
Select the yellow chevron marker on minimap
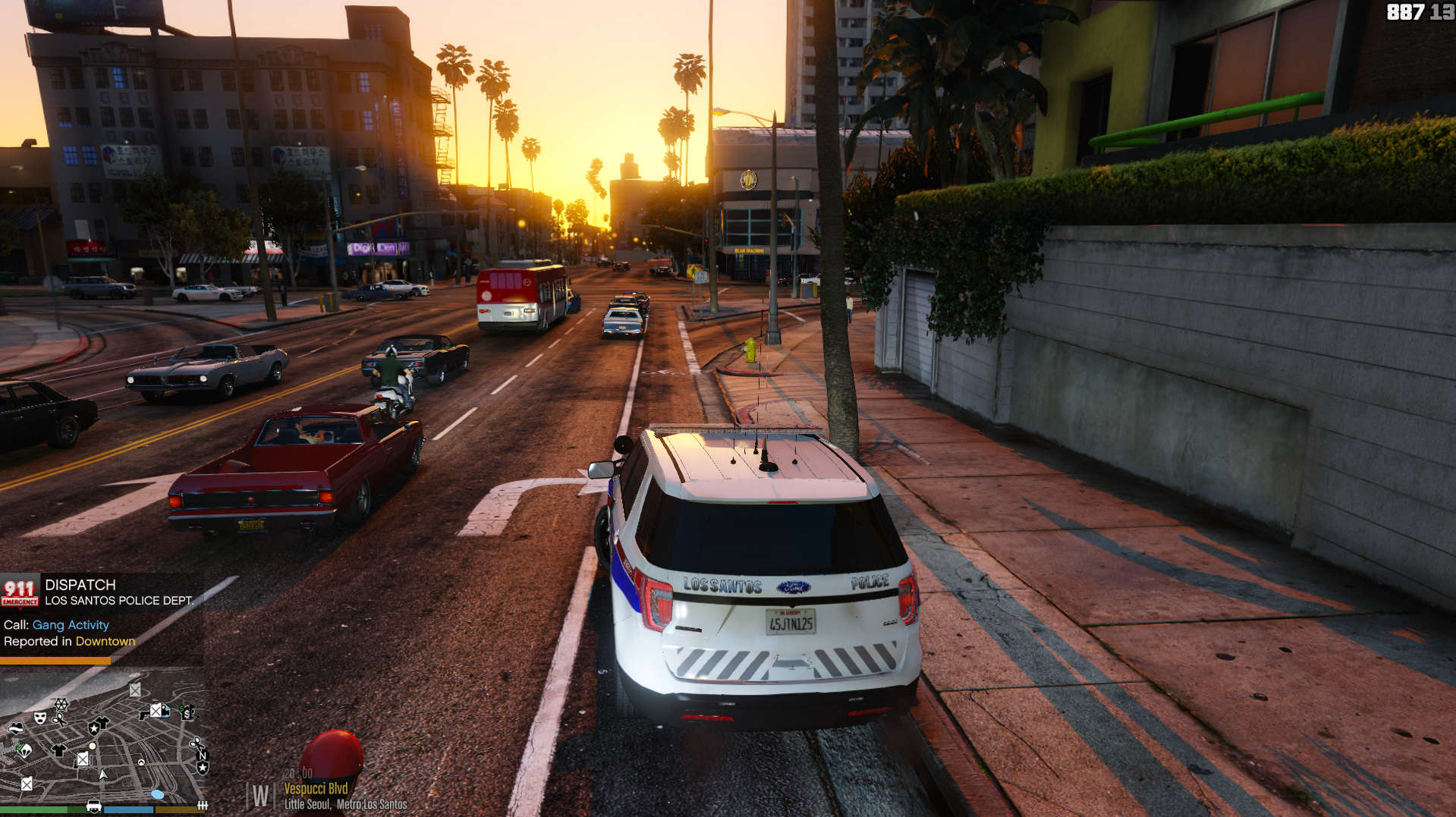(x=141, y=762)
